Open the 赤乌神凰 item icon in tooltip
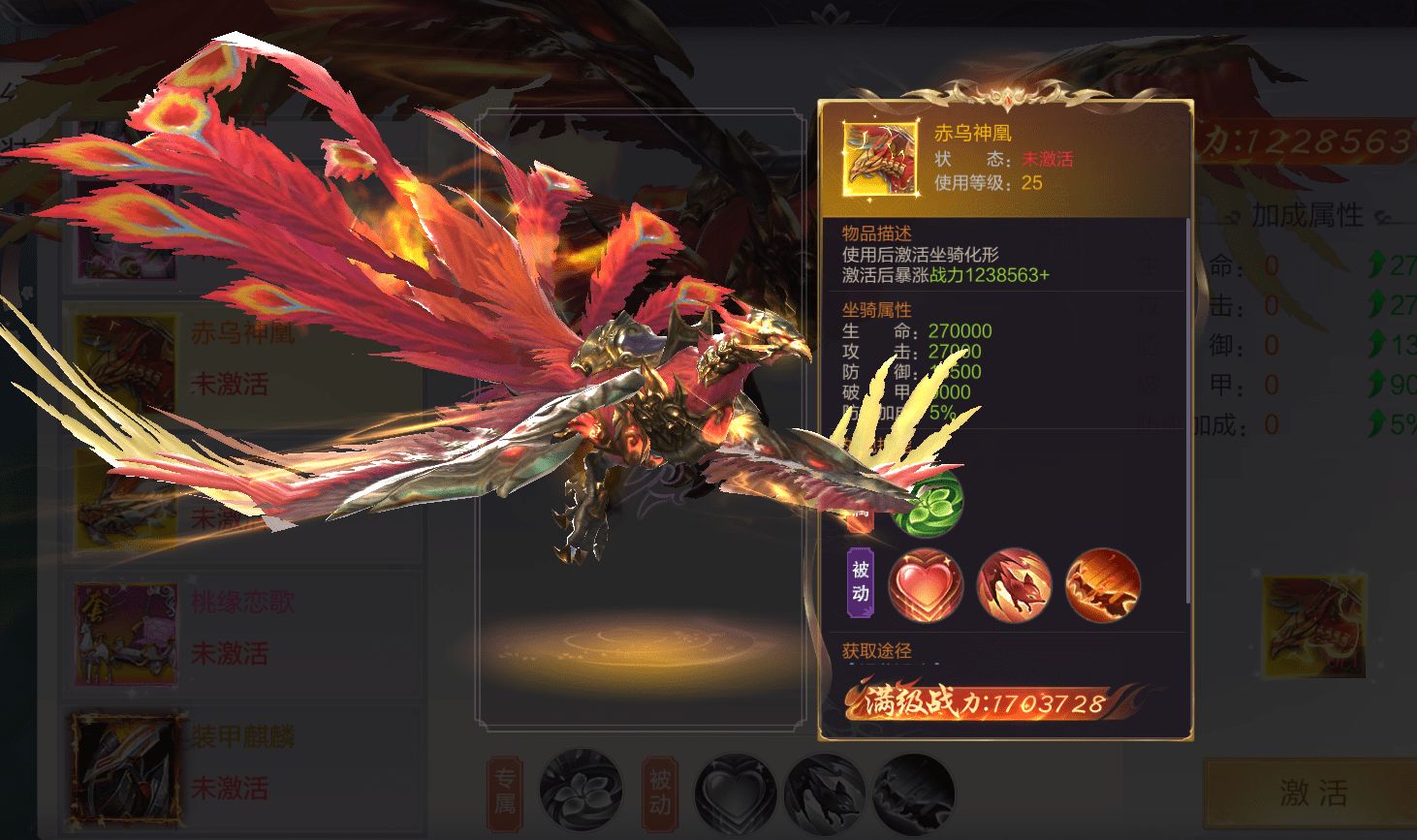 click(880, 160)
